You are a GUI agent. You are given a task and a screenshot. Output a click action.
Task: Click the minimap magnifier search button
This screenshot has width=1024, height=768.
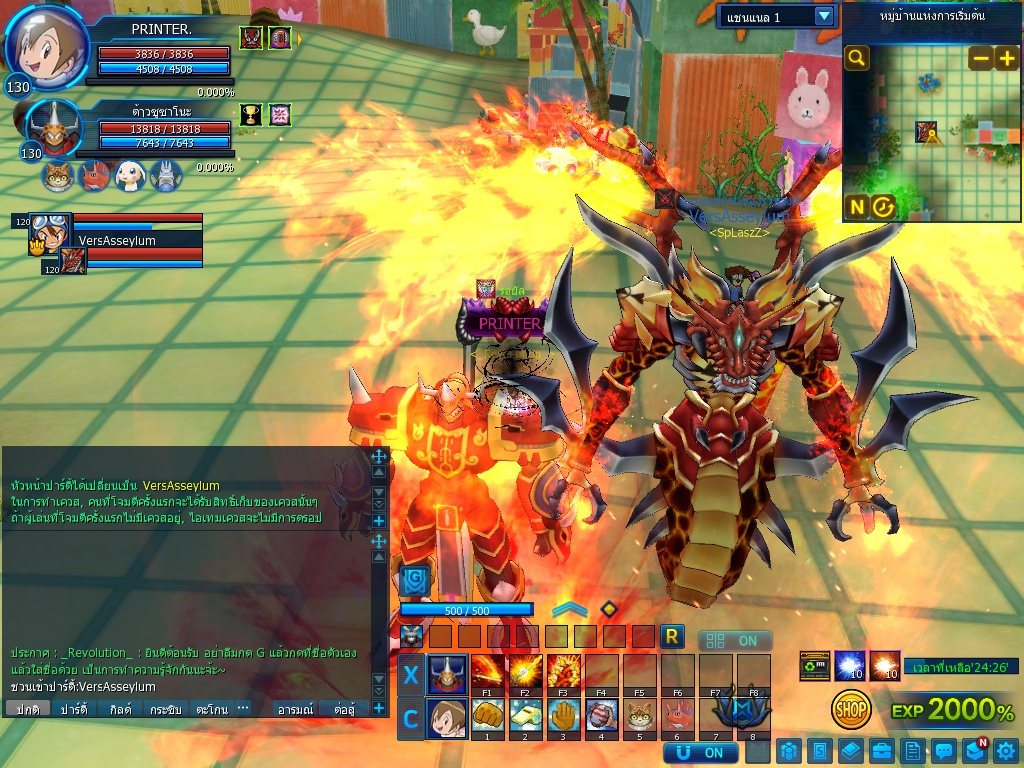856,58
